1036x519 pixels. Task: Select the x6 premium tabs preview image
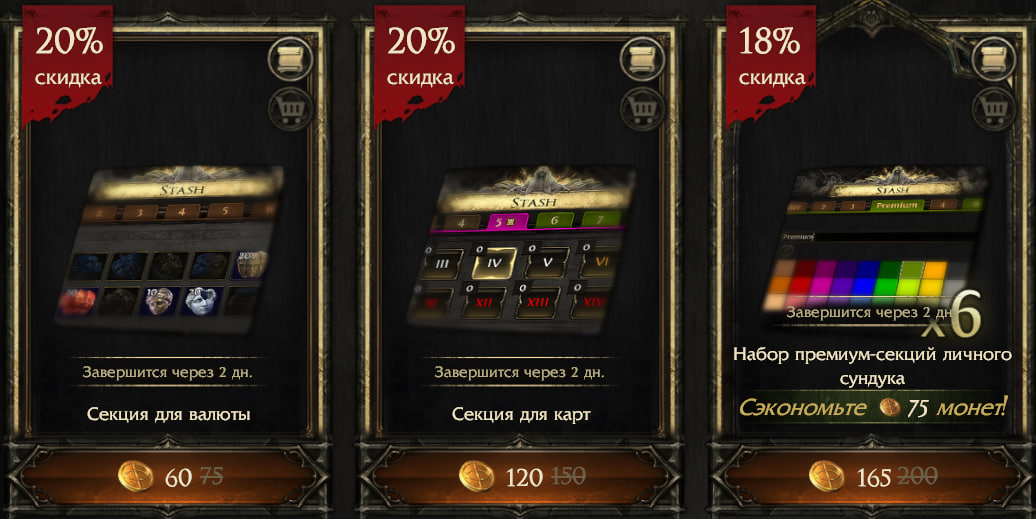pyautogui.click(x=872, y=250)
